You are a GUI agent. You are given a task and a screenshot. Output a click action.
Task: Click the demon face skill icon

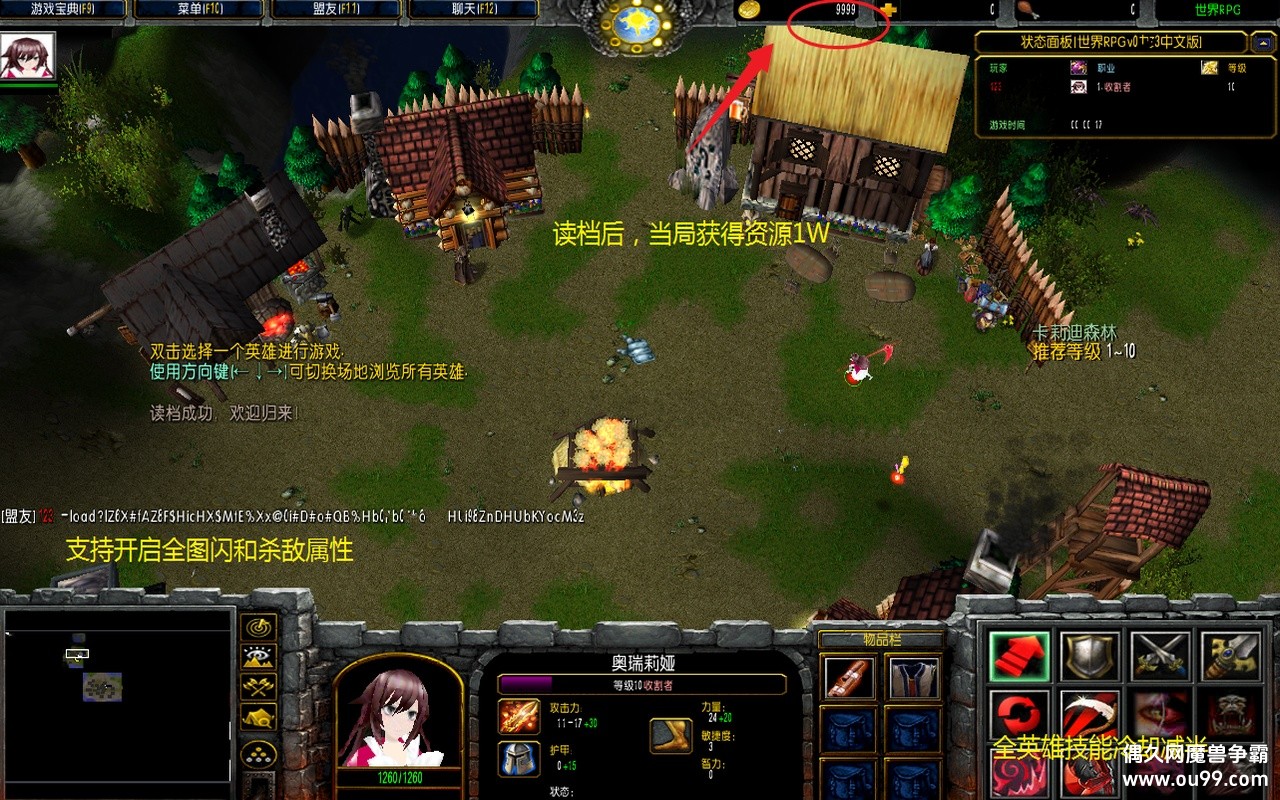[1230, 714]
